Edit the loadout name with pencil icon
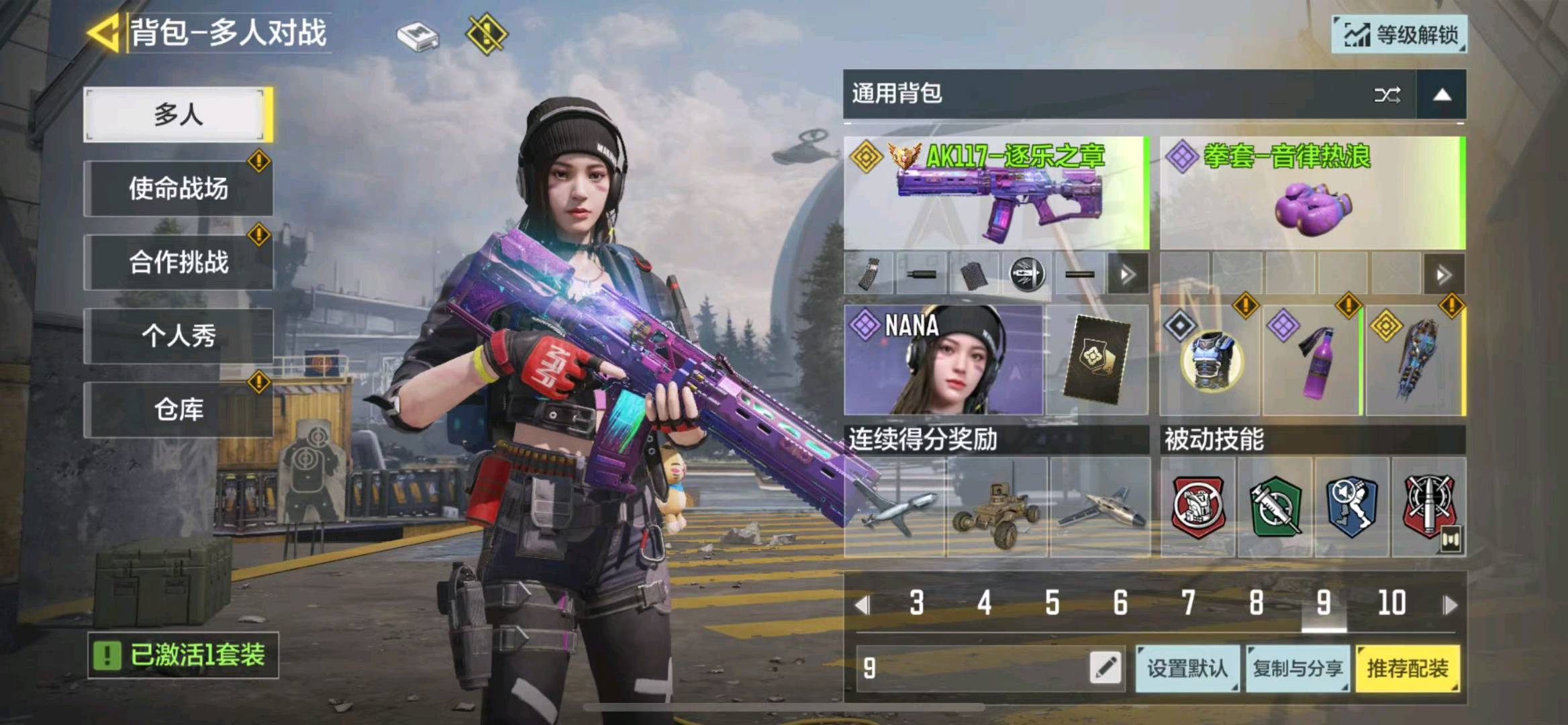The width and height of the screenshot is (1568, 725). point(1106,668)
